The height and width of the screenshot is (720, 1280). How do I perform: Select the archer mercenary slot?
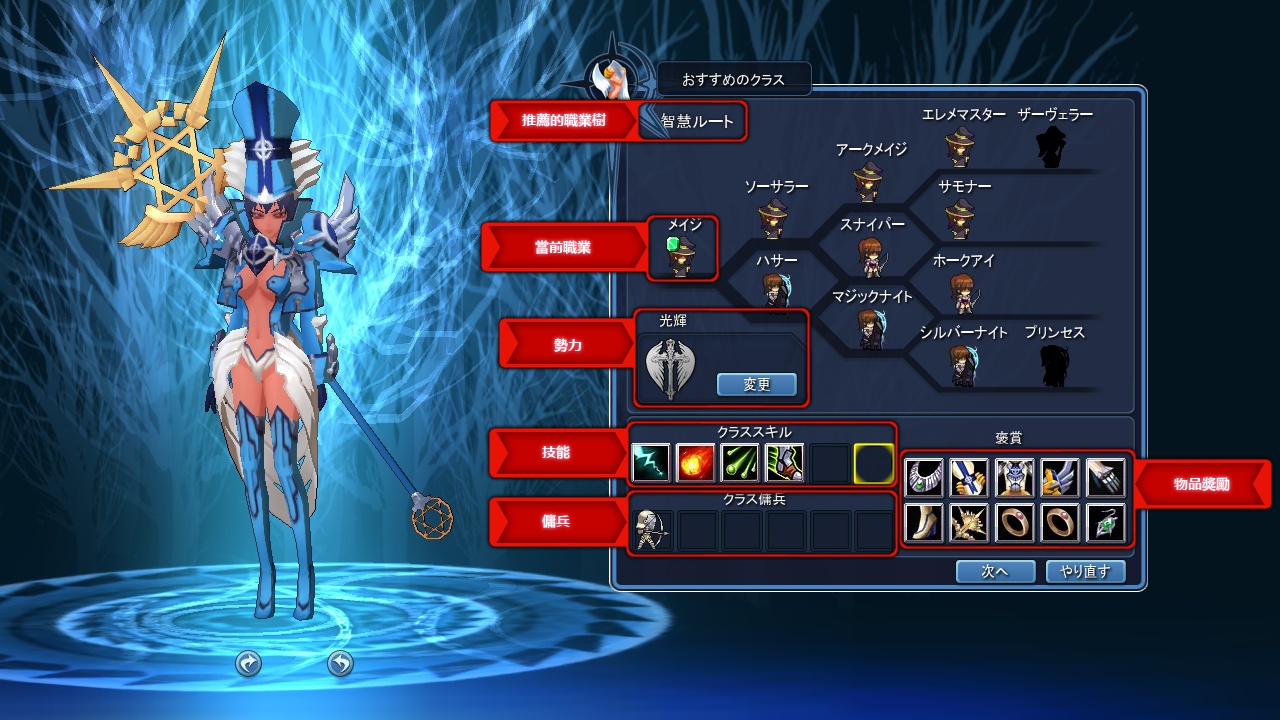pyautogui.click(x=651, y=531)
